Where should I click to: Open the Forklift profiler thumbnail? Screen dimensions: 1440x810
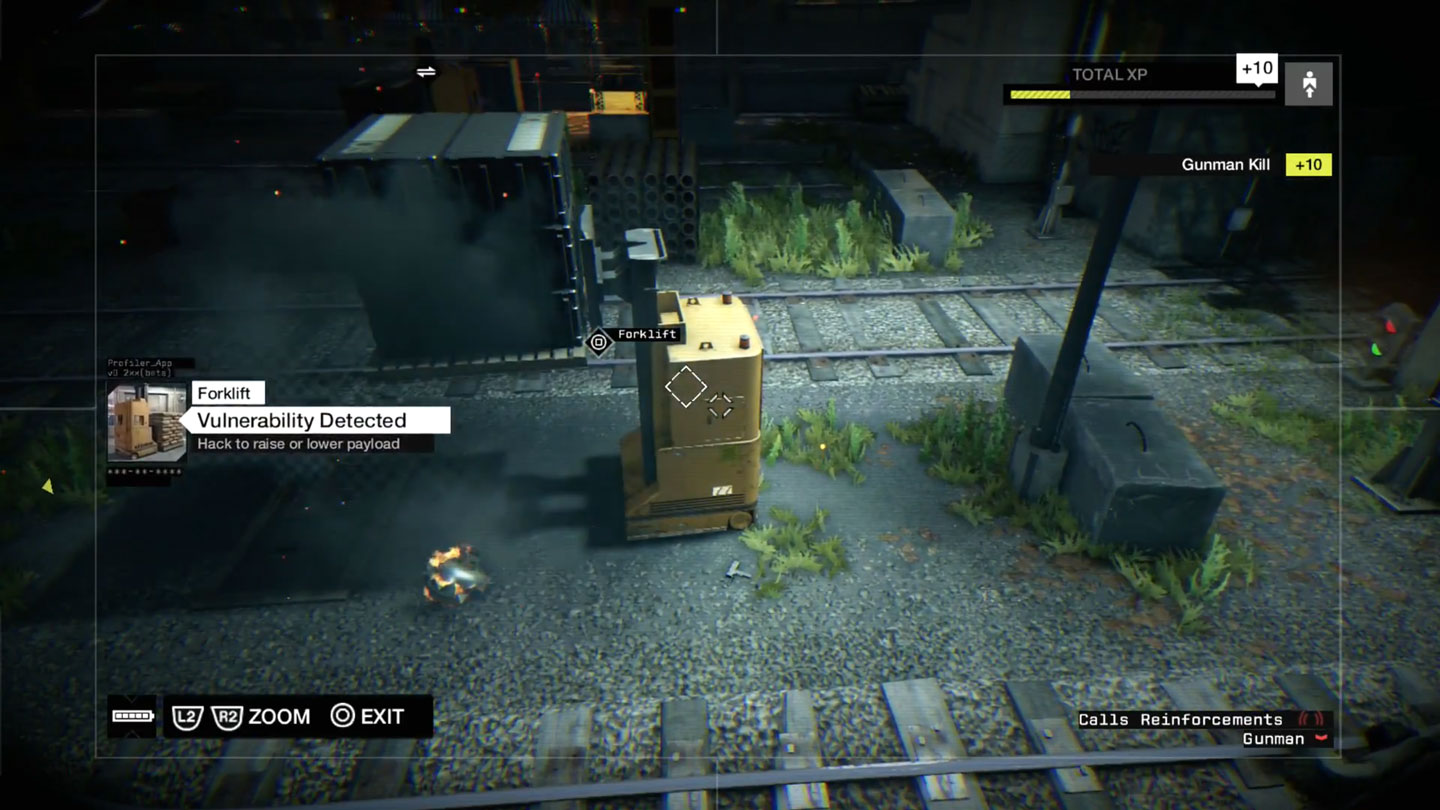pos(147,423)
